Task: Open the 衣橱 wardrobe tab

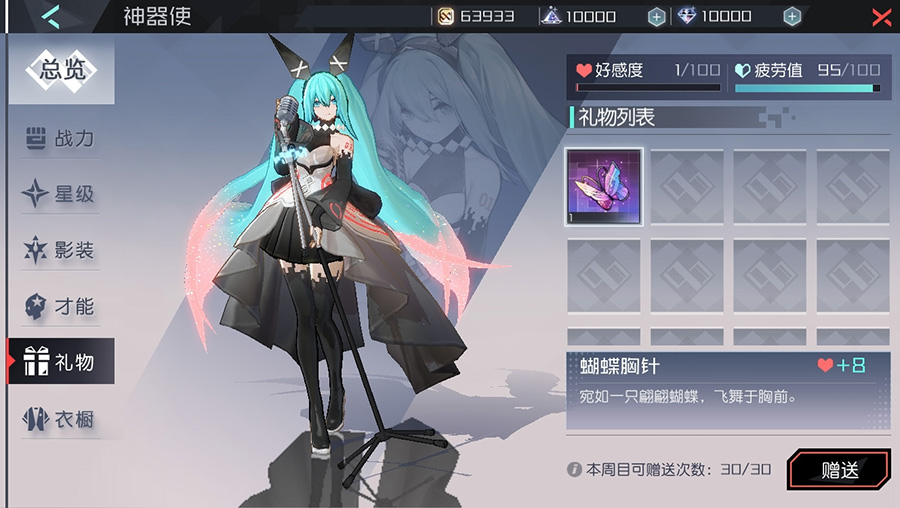Action: [62, 419]
